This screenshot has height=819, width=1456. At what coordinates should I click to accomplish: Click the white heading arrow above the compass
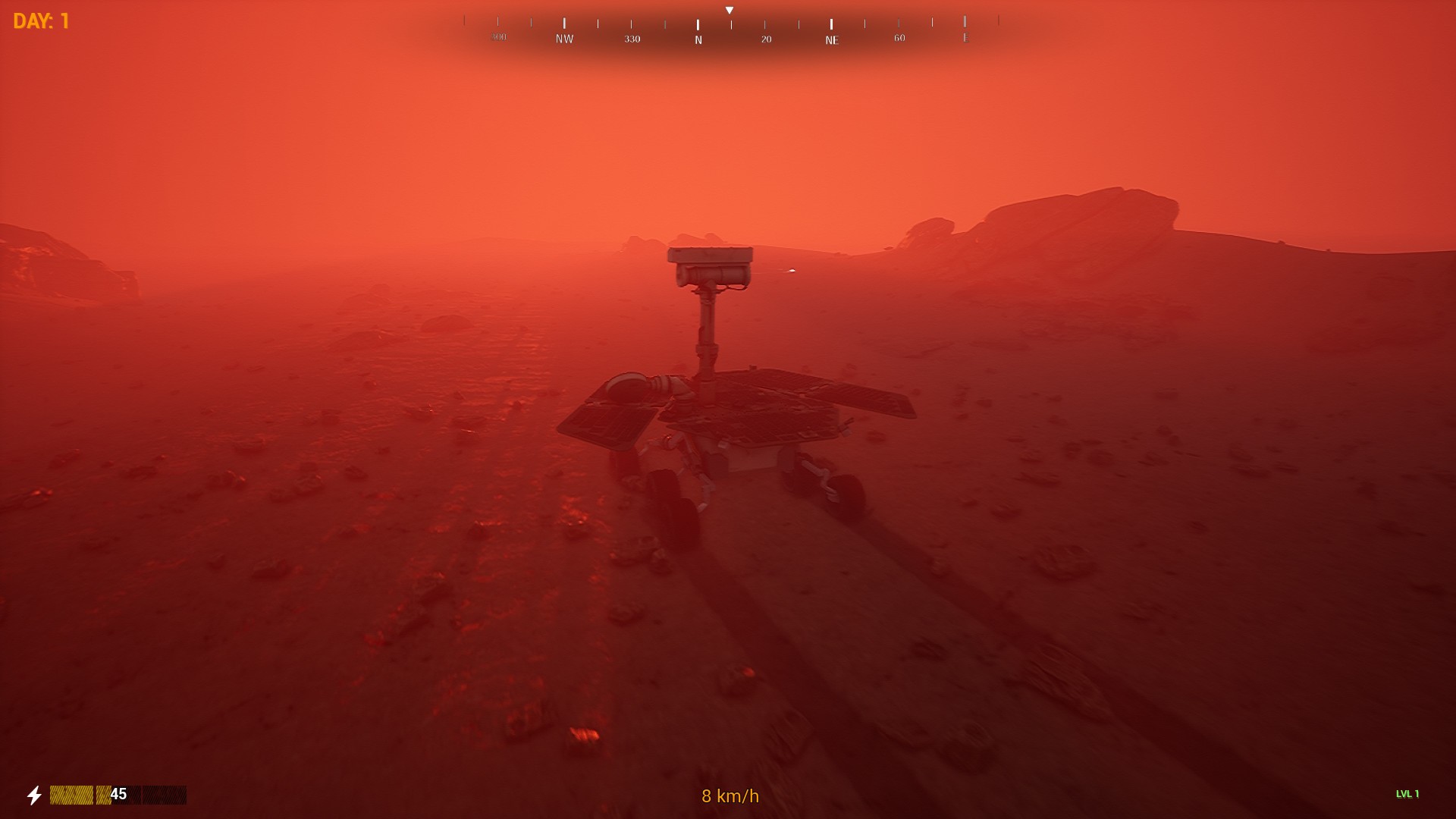coord(730,9)
